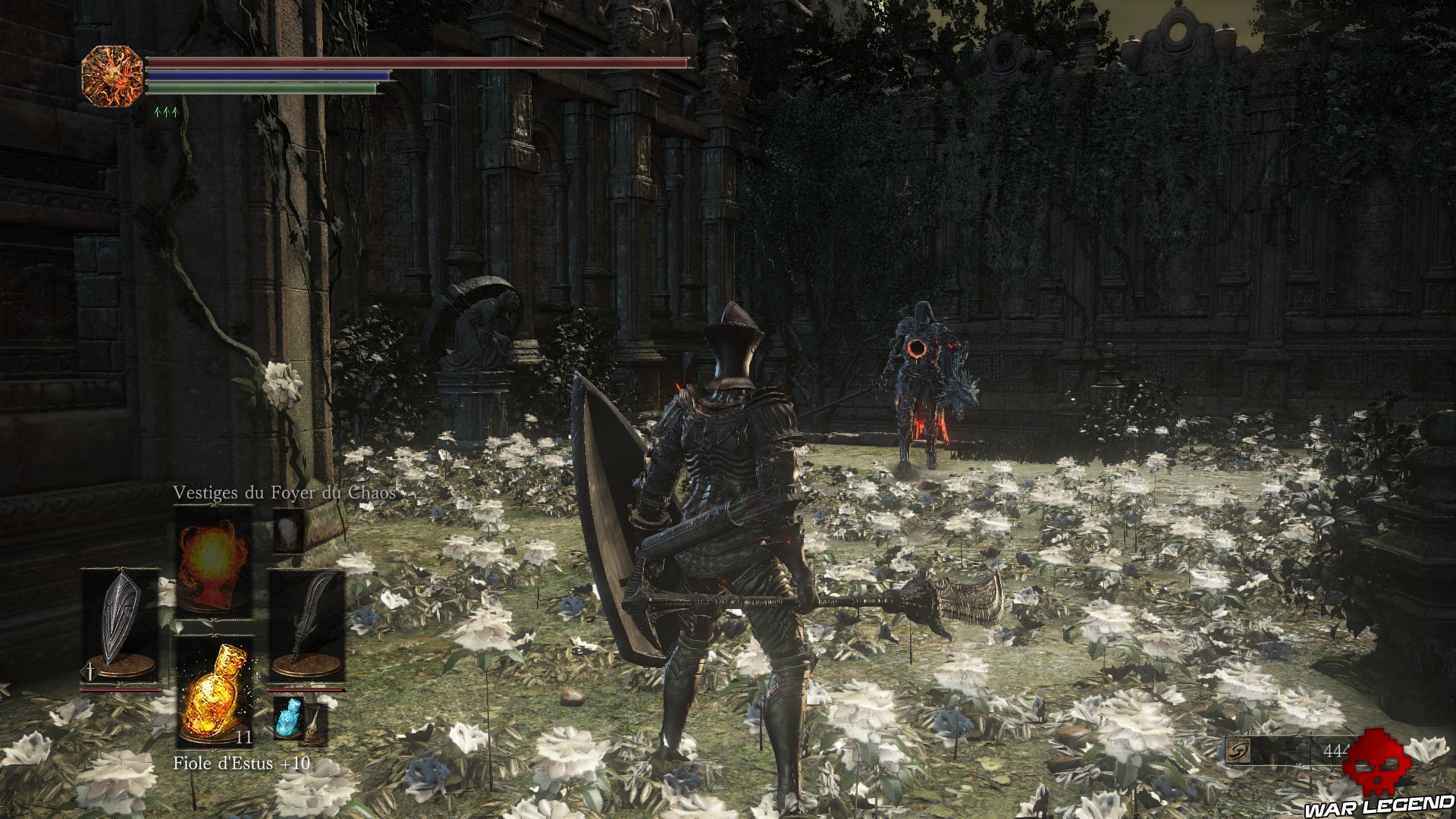Click the boss soul portrait in the top-left corner
The height and width of the screenshot is (819, 1456).
tap(112, 76)
